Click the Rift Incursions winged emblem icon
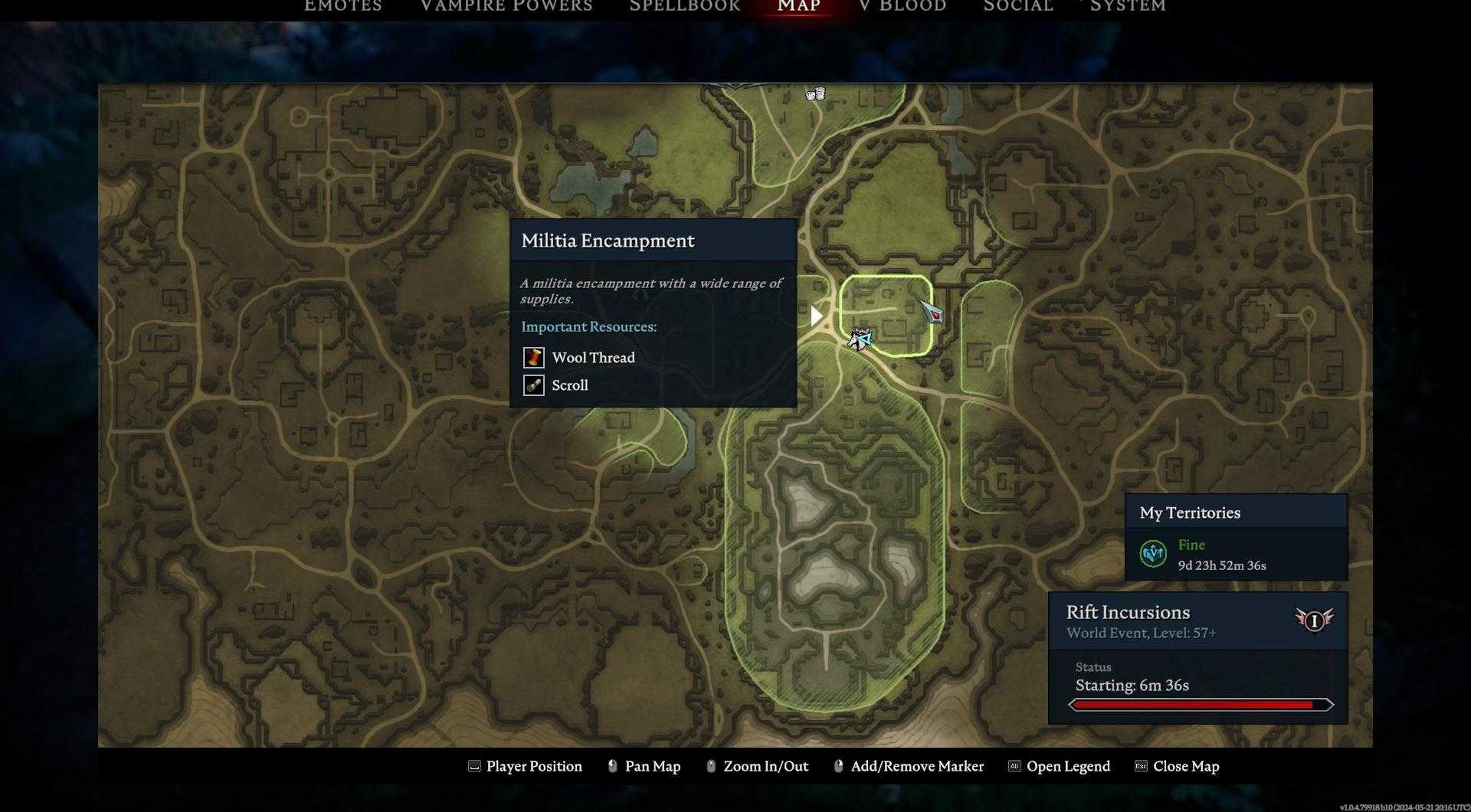This screenshot has height=812, width=1471. click(x=1313, y=620)
